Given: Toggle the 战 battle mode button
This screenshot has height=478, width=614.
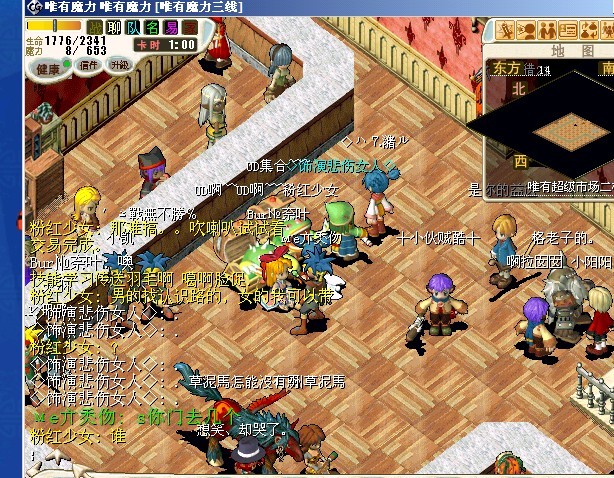Looking at the screenshot, I should coord(94,27).
